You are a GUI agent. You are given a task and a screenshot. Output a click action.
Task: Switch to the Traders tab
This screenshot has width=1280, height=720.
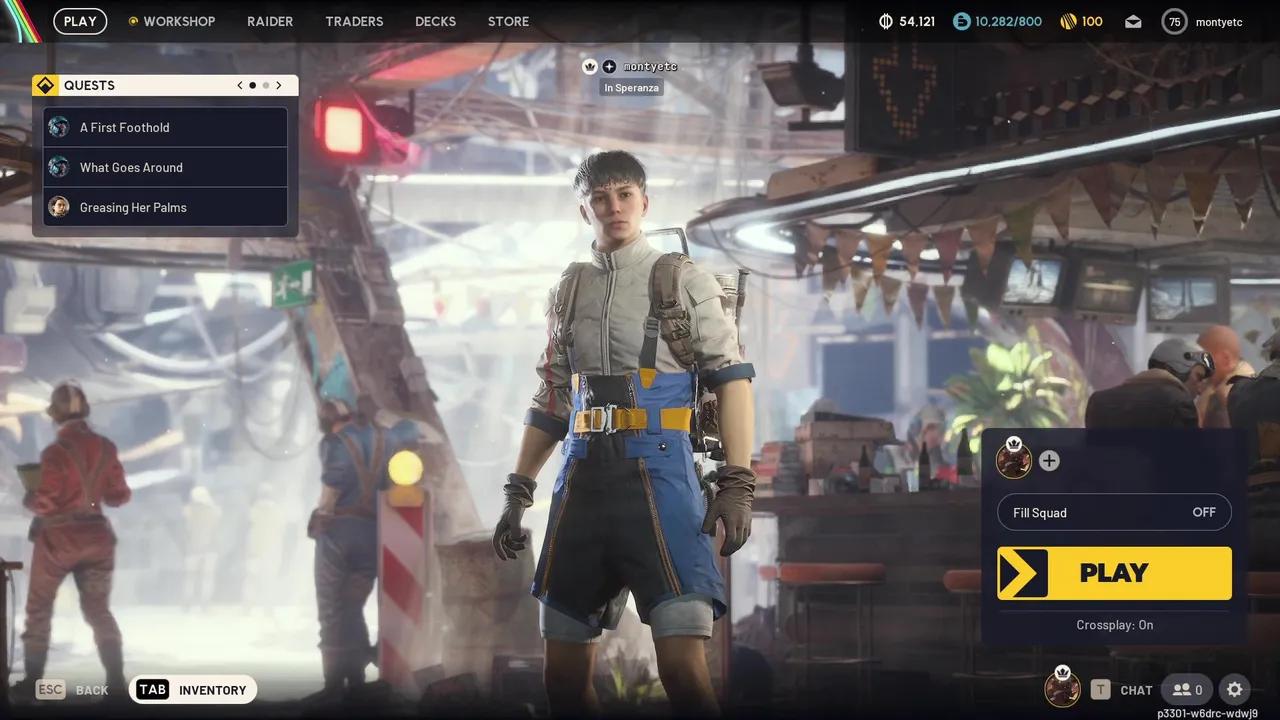click(354, 21)
